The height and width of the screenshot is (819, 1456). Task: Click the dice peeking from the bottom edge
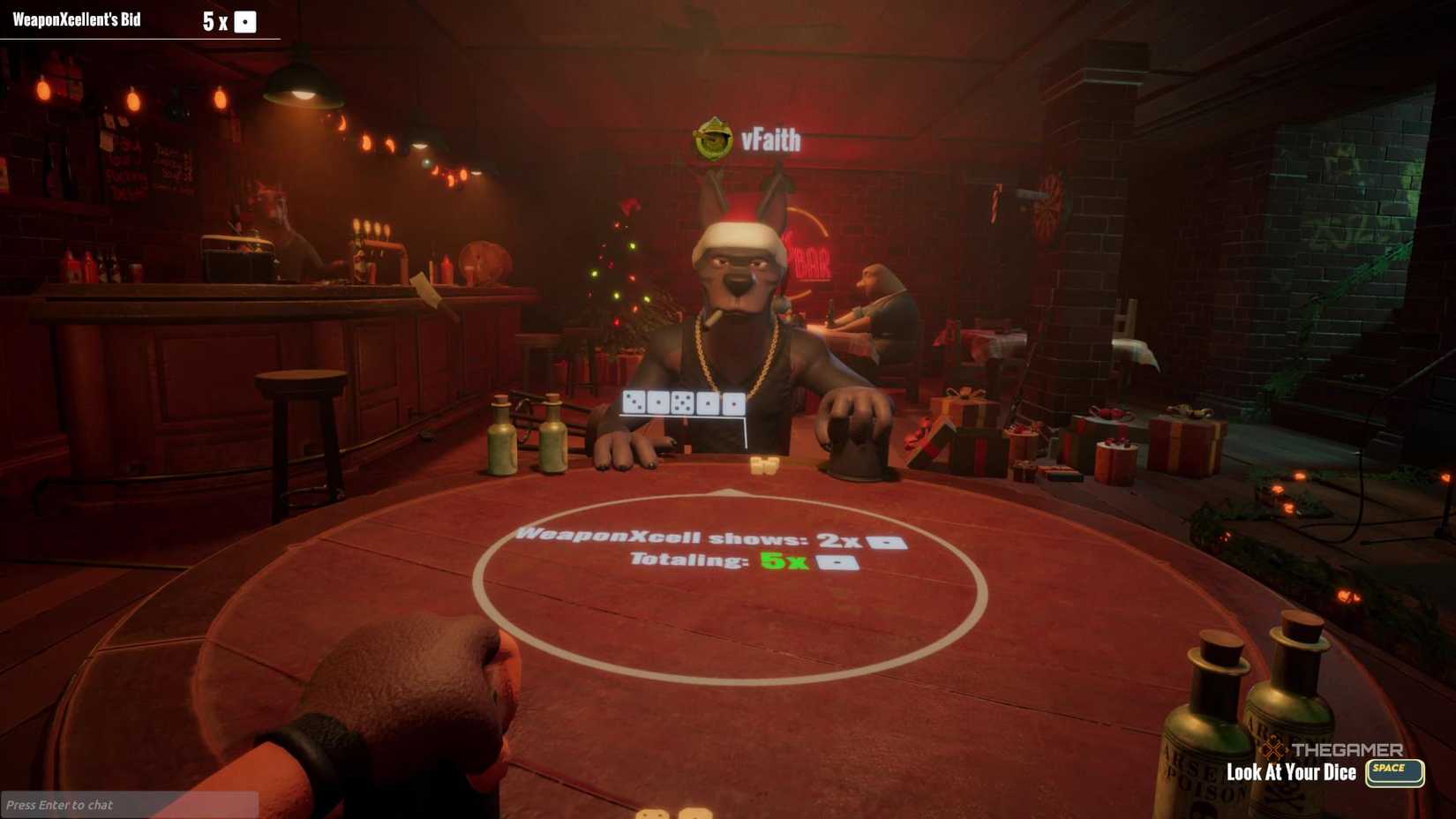(x=674, y=812)
